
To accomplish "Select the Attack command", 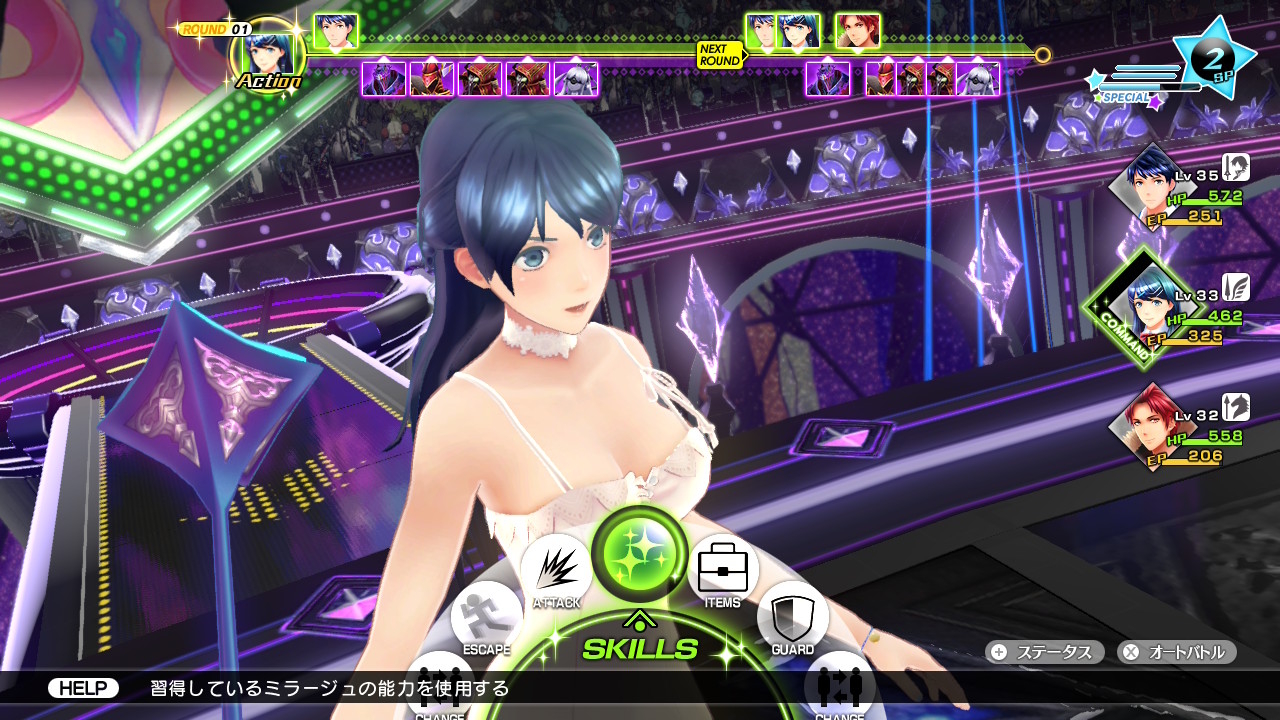I will tap(557, 570).
